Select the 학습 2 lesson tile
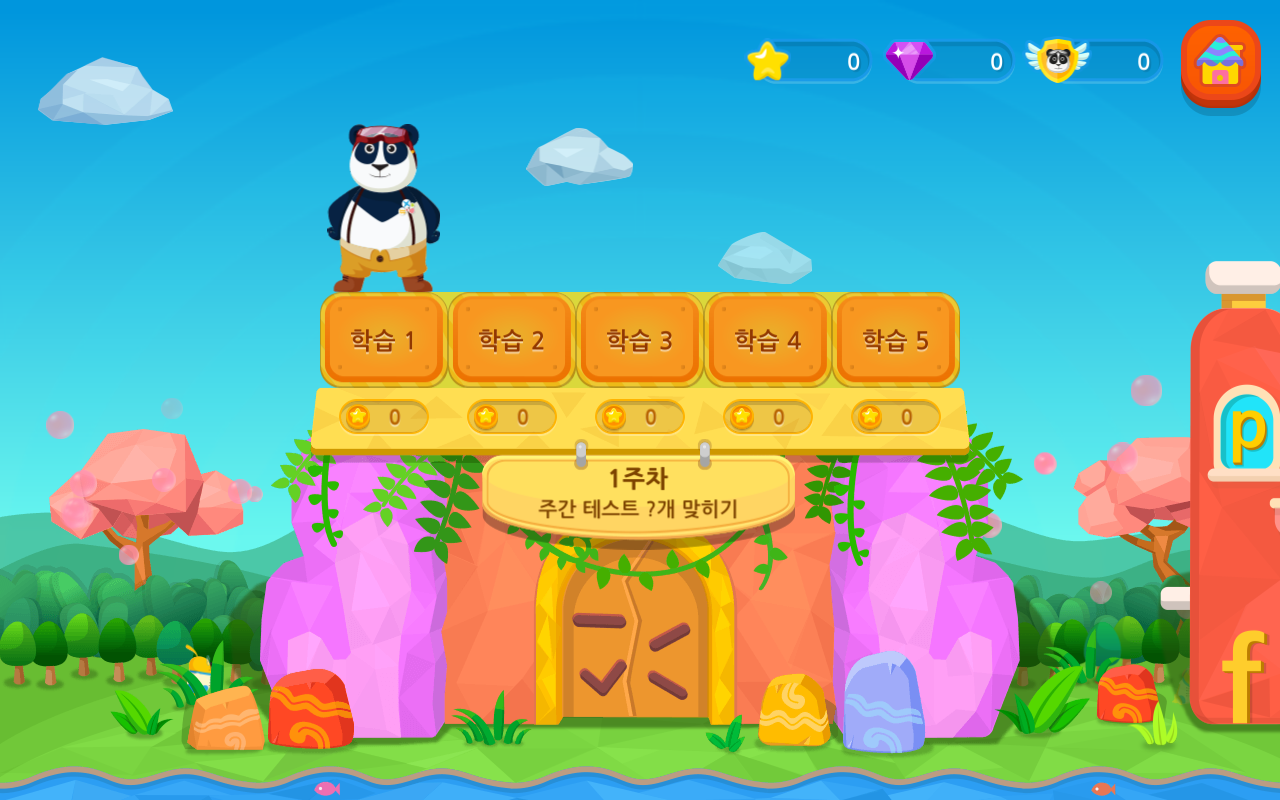Image resolution: width=1280 pixels, height=800 pixels. pos(512,340)
